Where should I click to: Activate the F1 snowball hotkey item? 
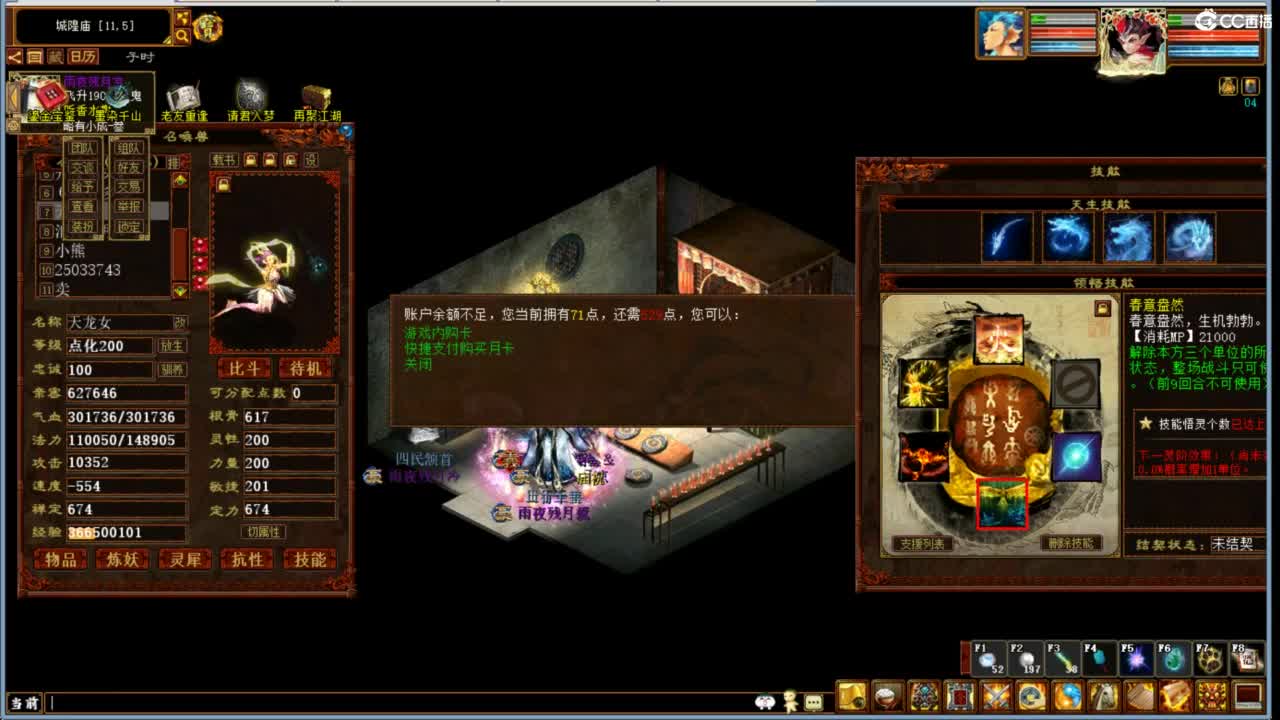click(986, 660)
